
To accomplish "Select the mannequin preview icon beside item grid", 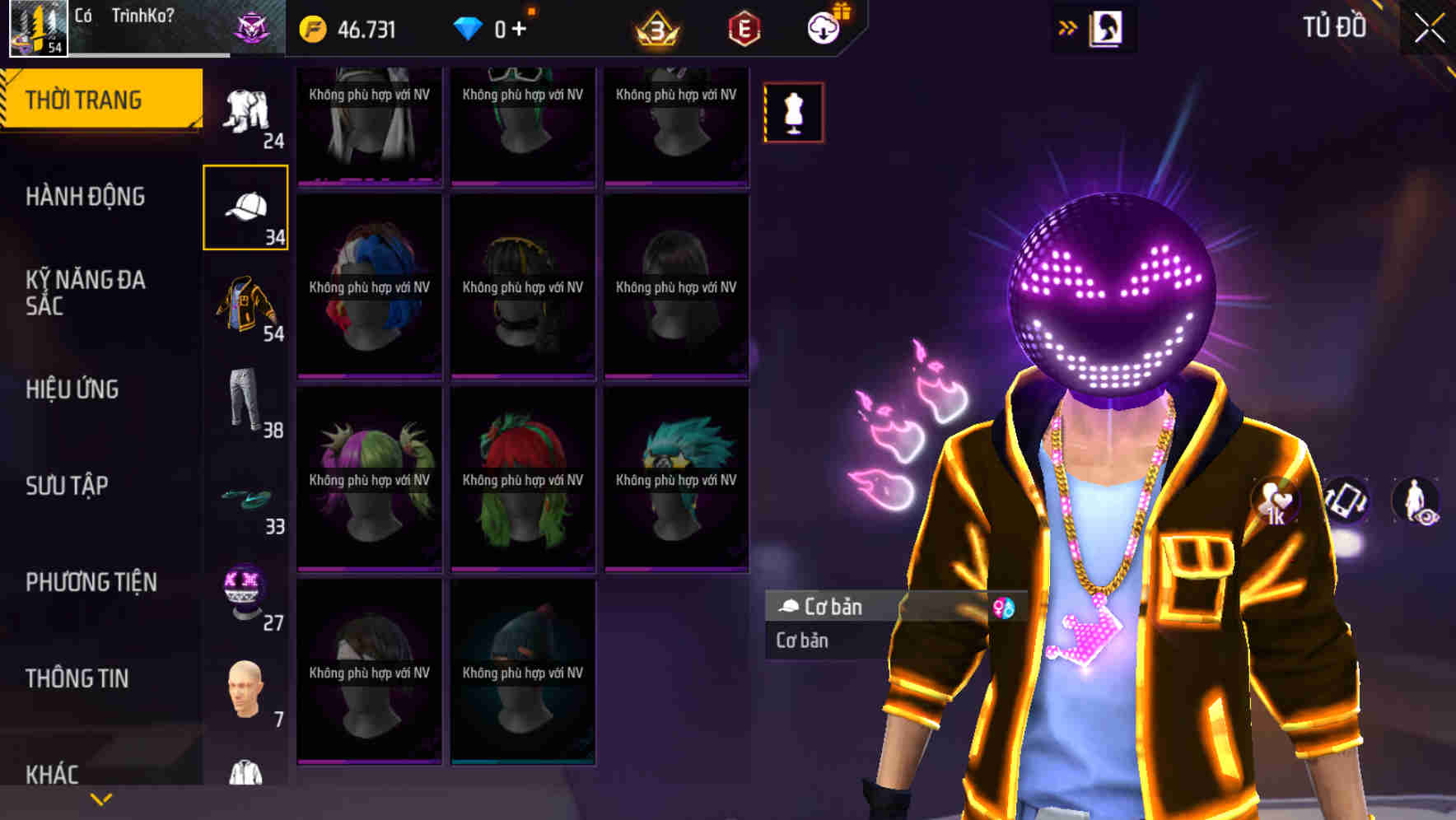I will coord(793,113).
